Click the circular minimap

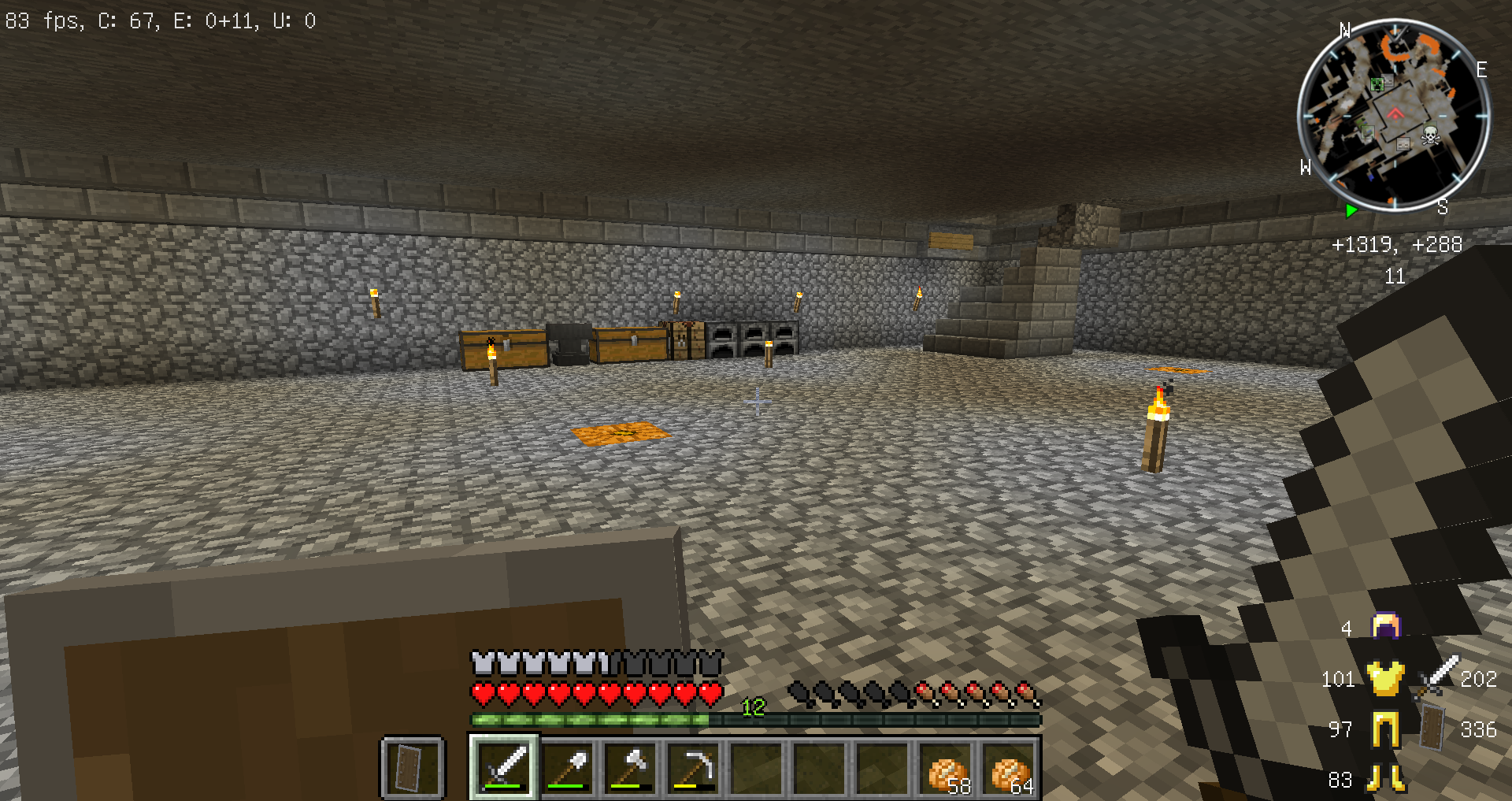1393,115
